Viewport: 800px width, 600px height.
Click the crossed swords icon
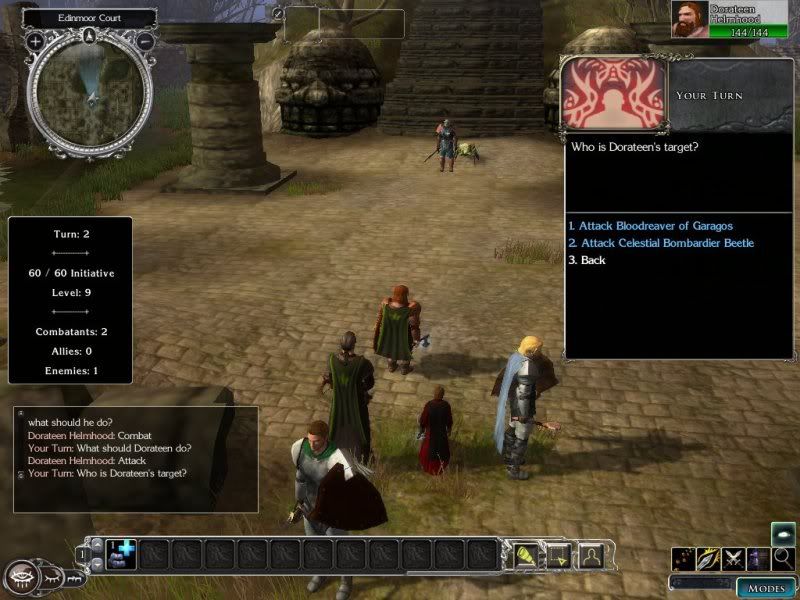(x=733, y=559)
